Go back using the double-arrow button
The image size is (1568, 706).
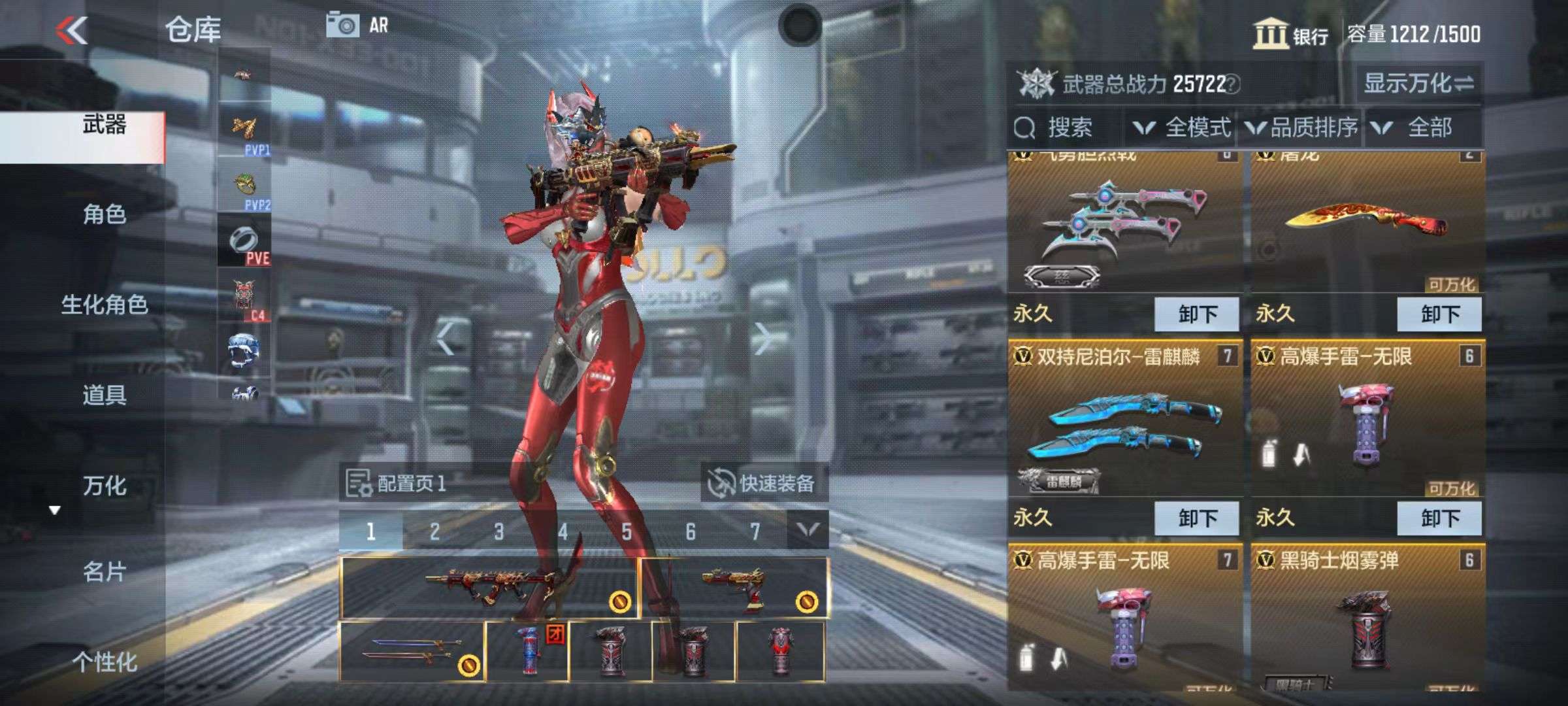coord(72,30)
